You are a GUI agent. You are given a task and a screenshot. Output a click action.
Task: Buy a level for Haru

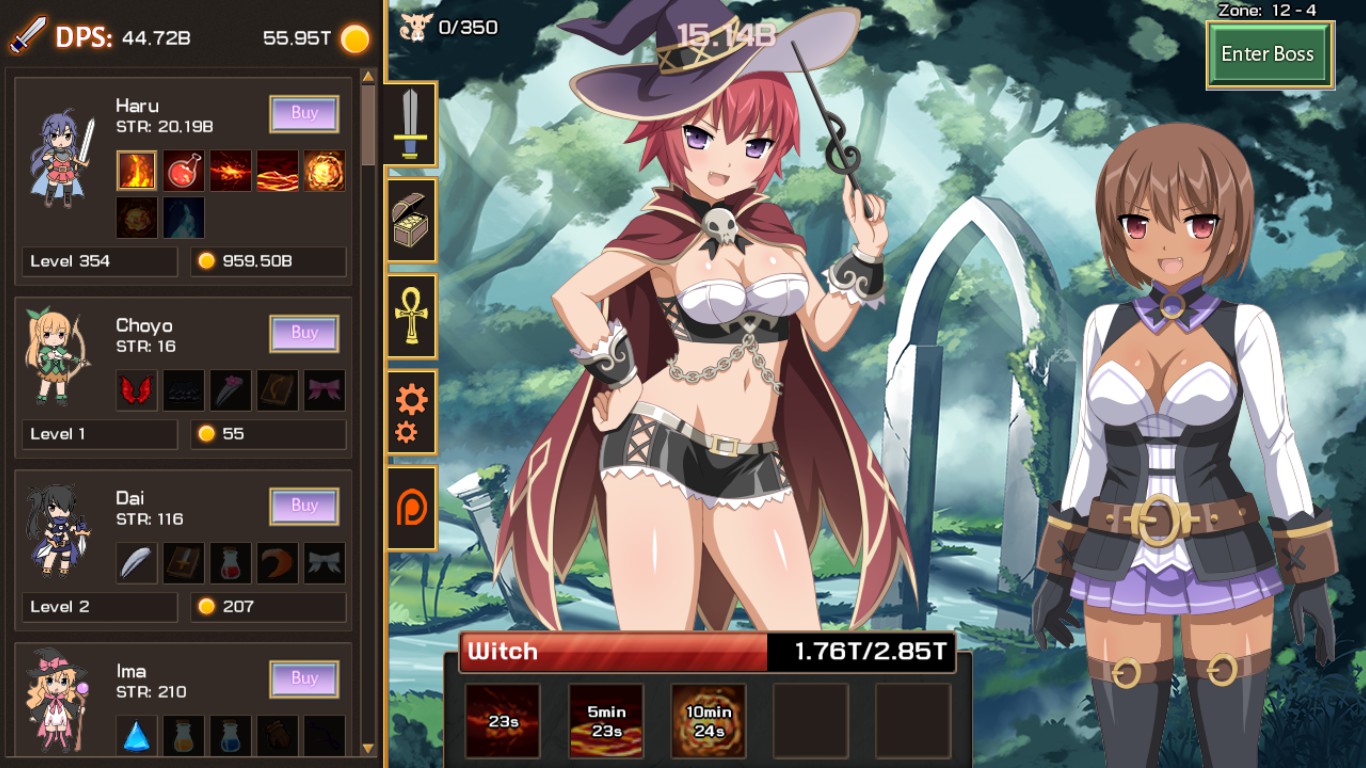(304, 113)
